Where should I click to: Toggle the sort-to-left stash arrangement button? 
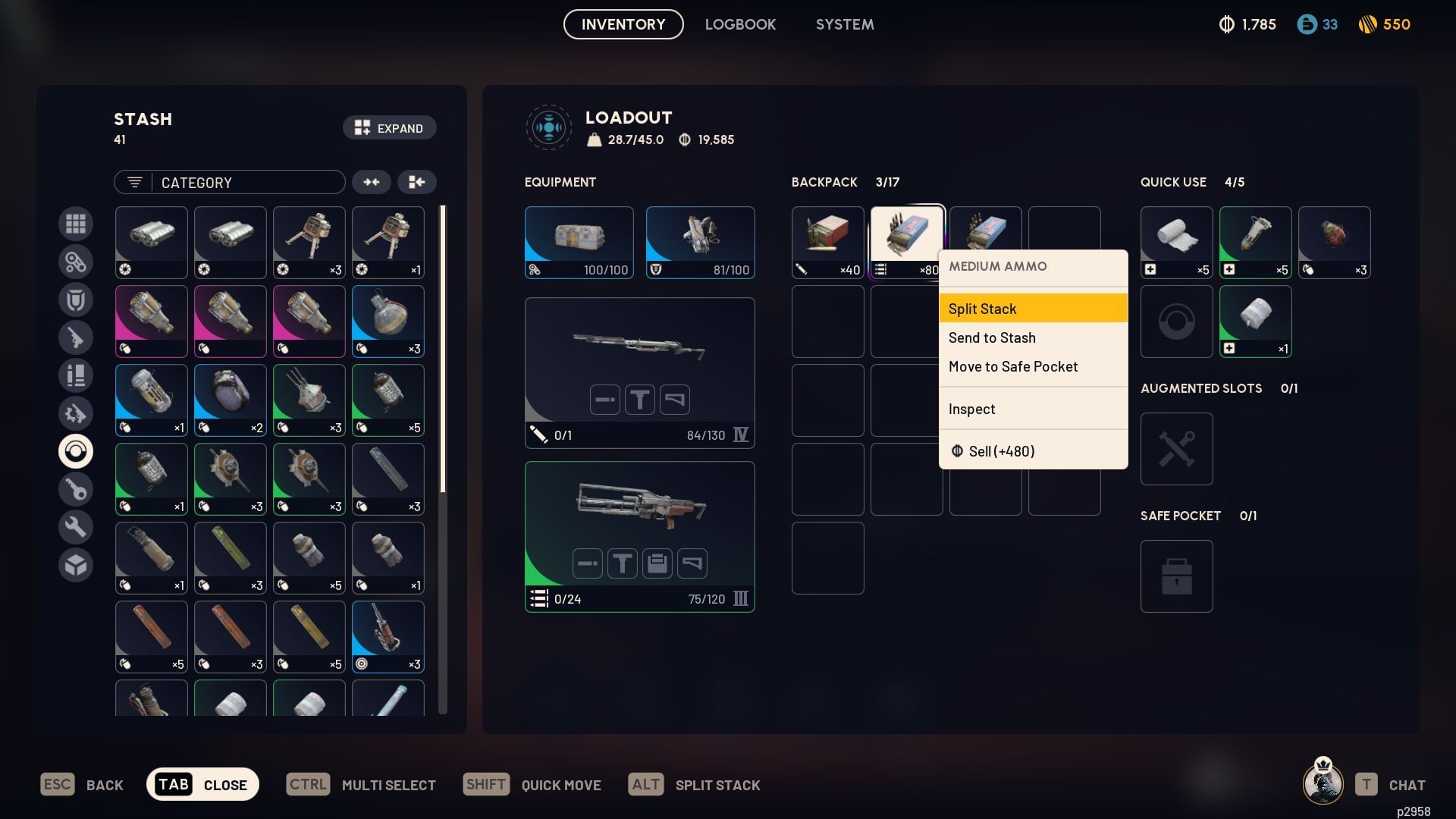pos(417,182)
